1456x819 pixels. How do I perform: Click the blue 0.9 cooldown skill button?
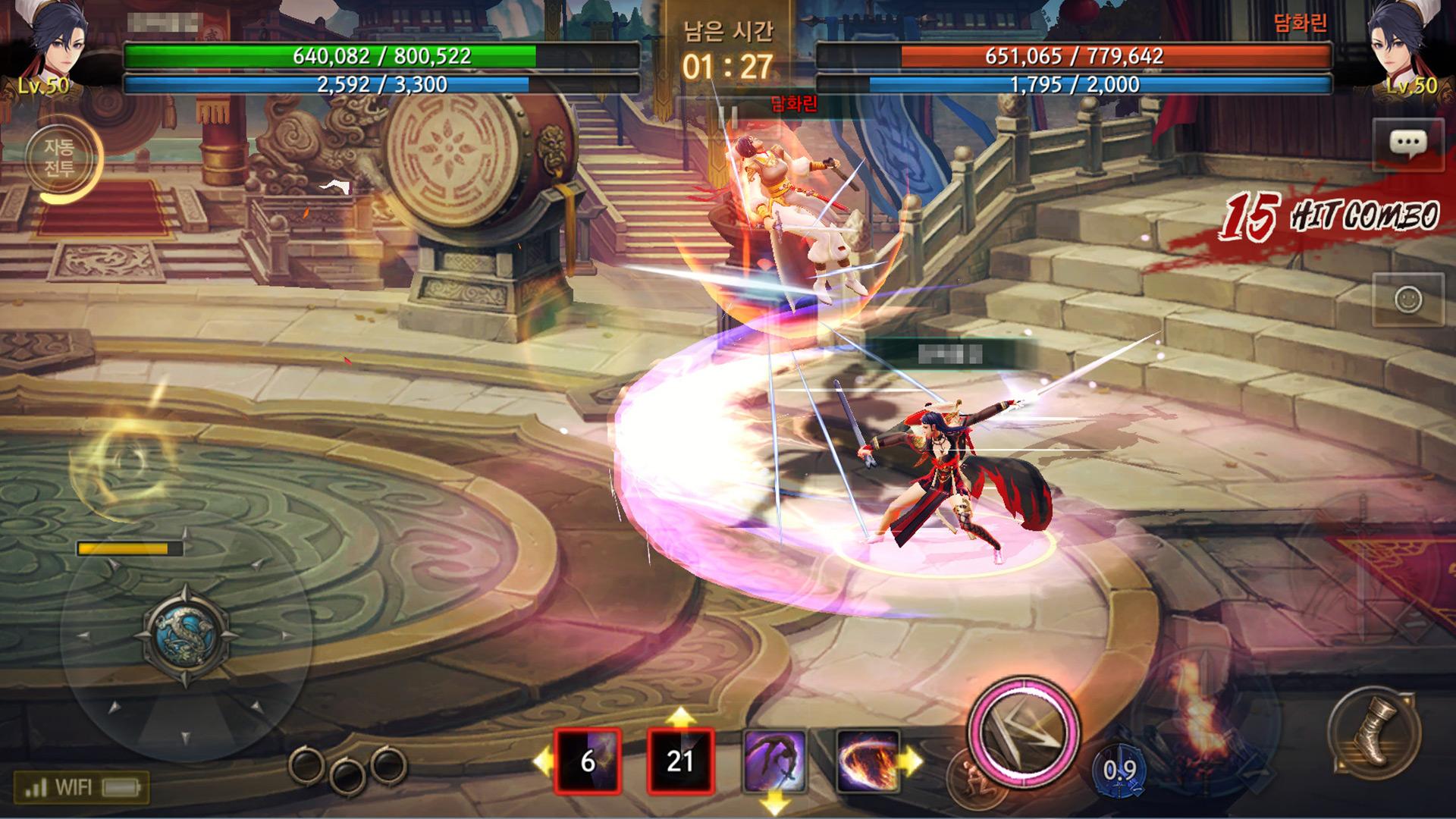(x=1119, y=771)
